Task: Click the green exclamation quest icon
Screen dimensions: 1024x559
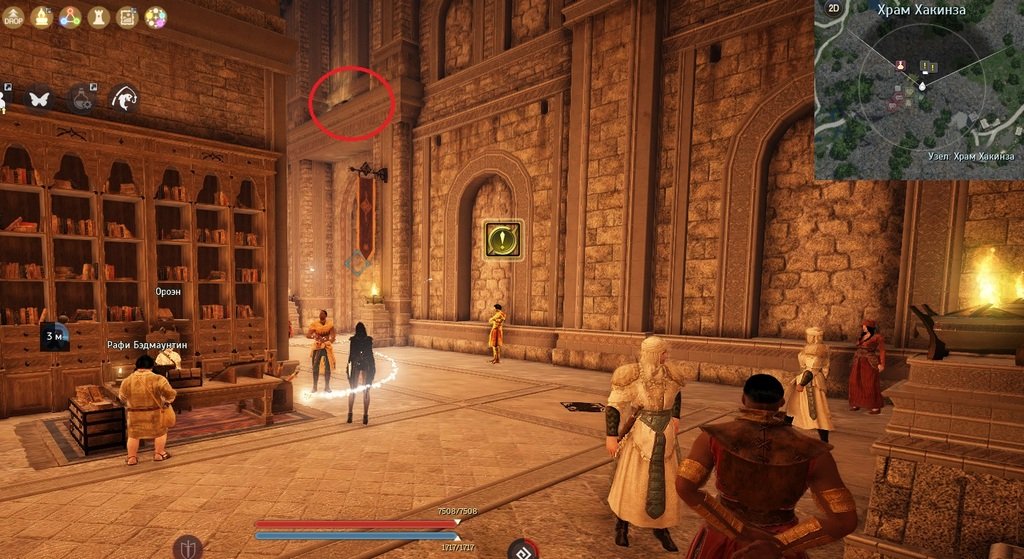Action: click(x=502, y=240)
